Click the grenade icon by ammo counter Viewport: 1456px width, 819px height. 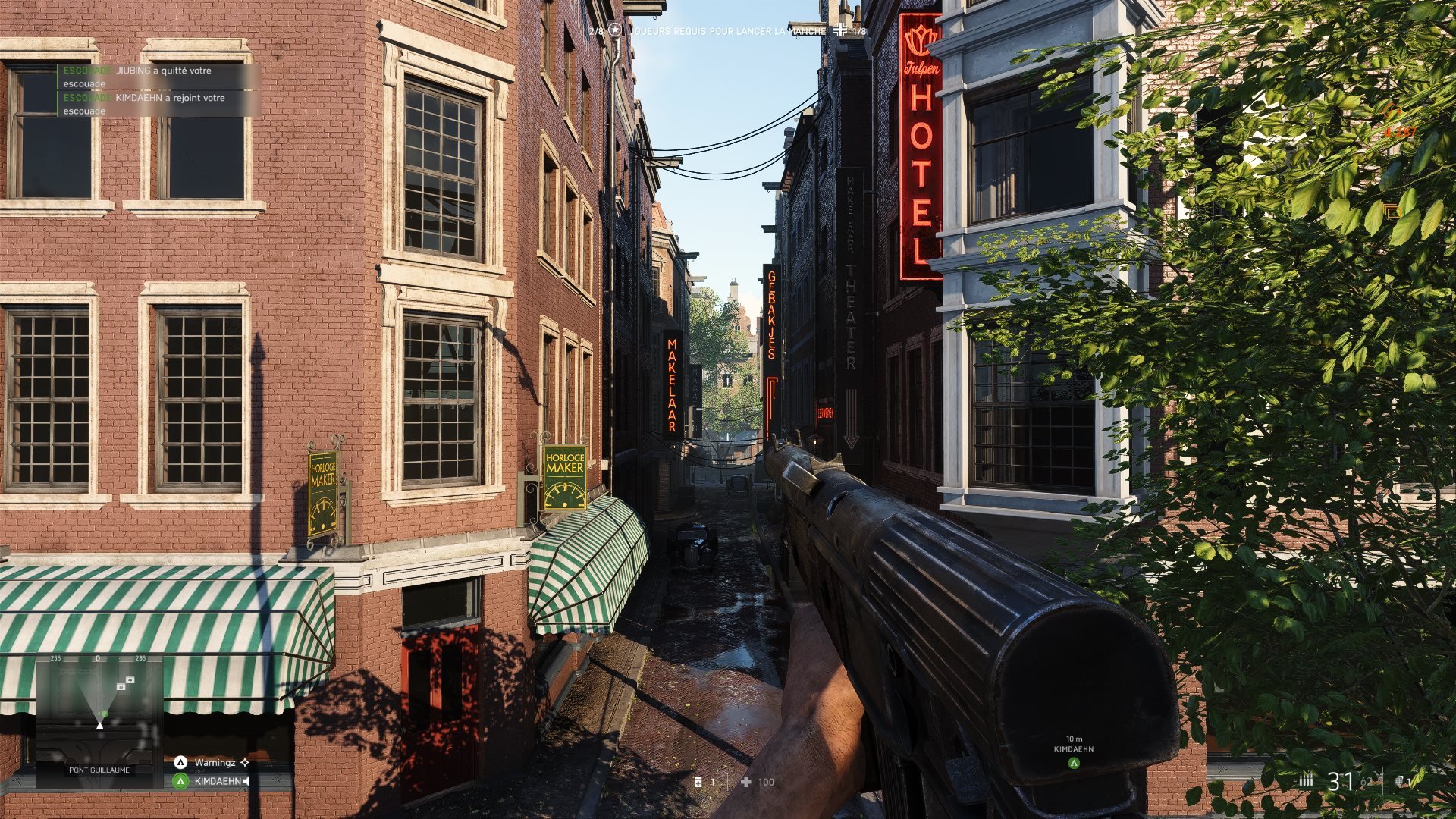point(1400,780)
